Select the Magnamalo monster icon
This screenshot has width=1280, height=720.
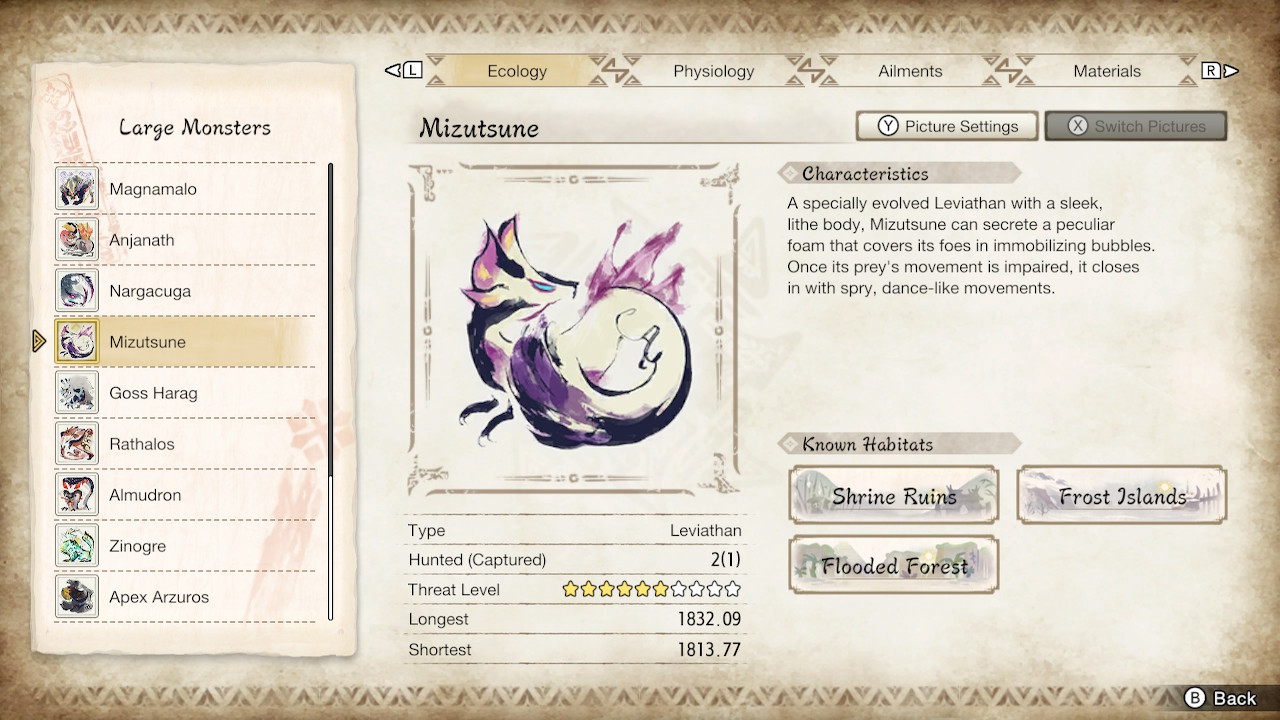(x=77, y=188)
